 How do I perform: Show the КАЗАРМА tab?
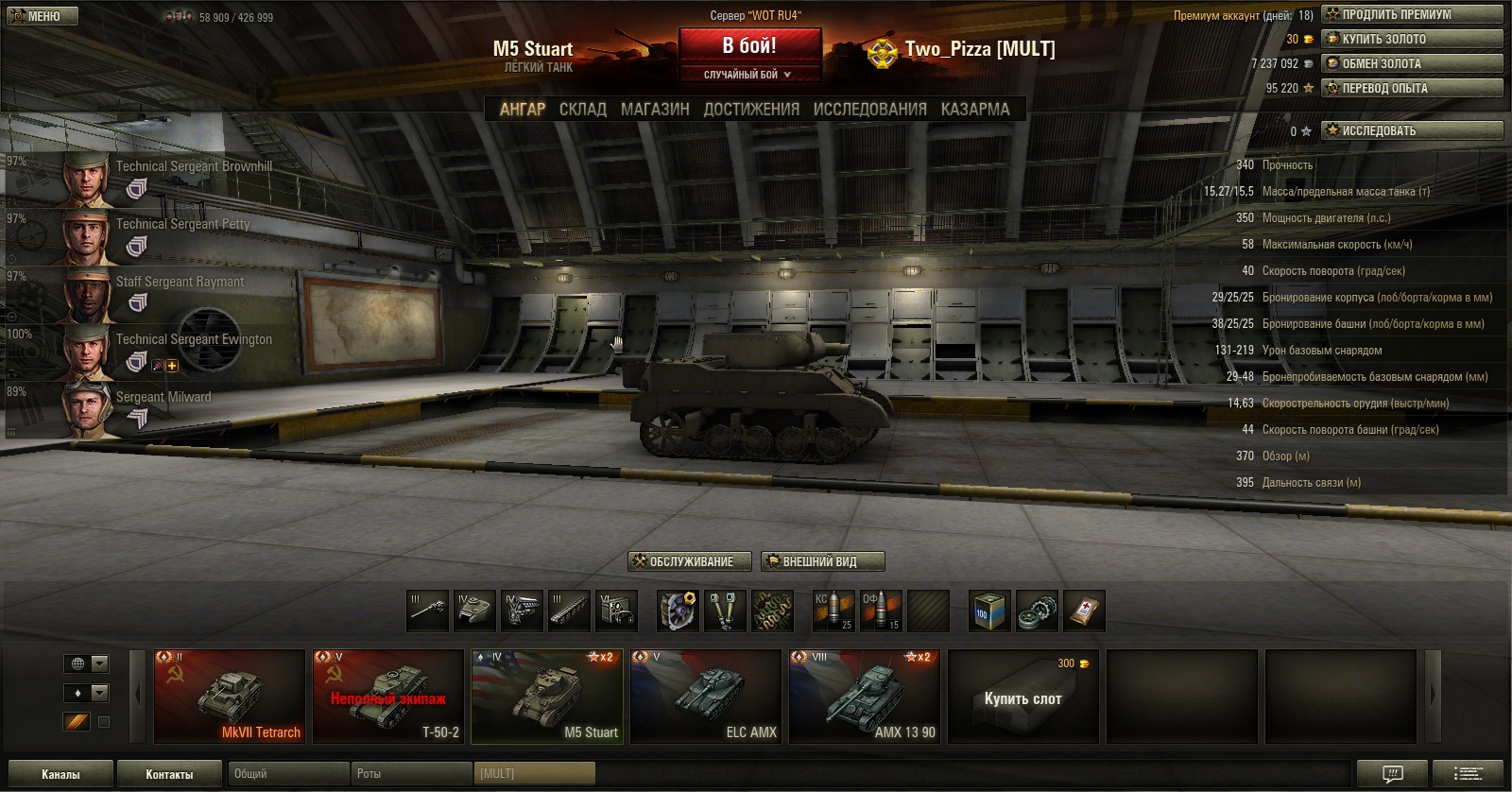974,110
